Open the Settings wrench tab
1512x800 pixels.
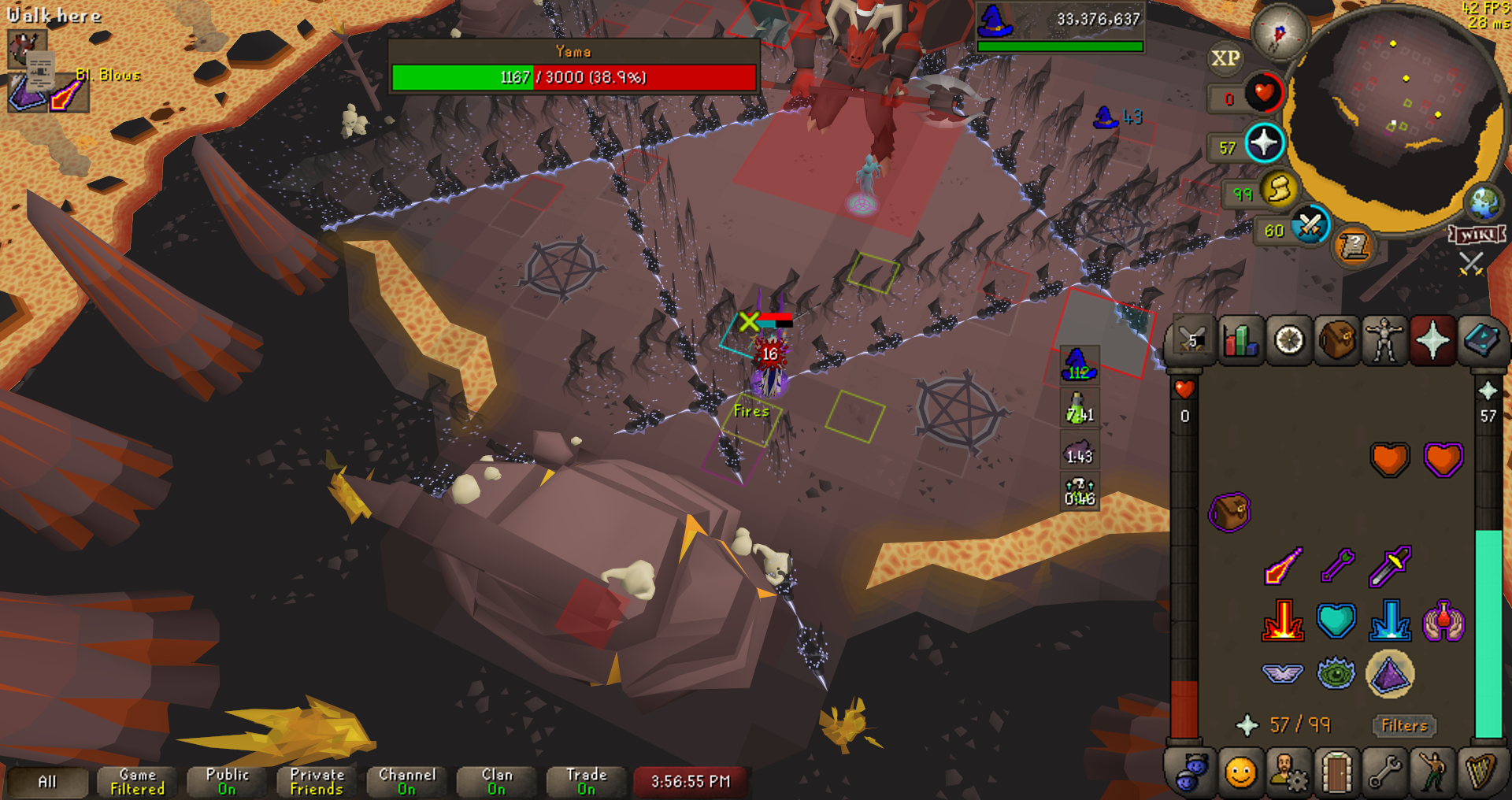(1384, 773)
